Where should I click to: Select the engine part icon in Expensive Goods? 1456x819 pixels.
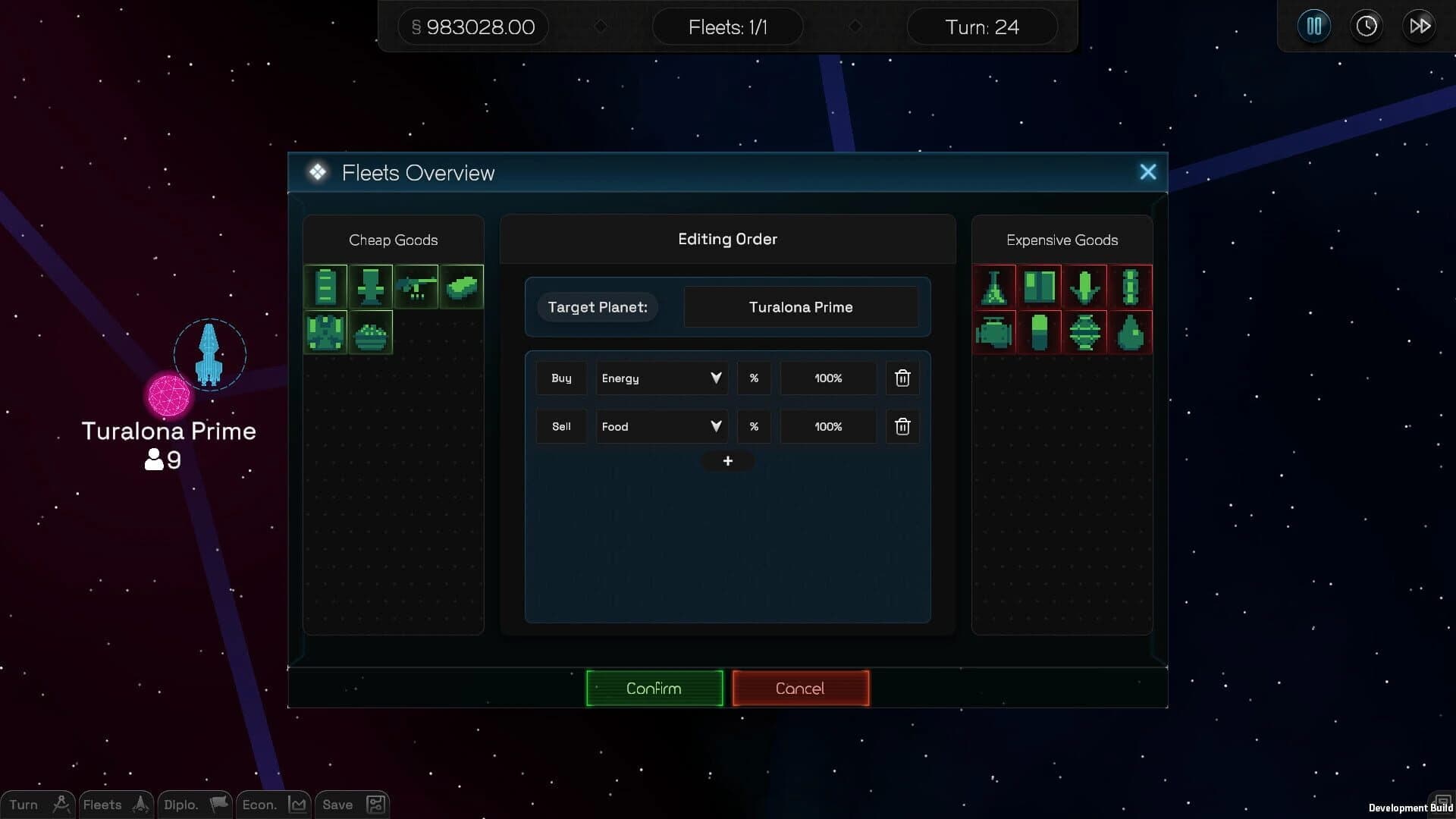click(x=994, y=332)
